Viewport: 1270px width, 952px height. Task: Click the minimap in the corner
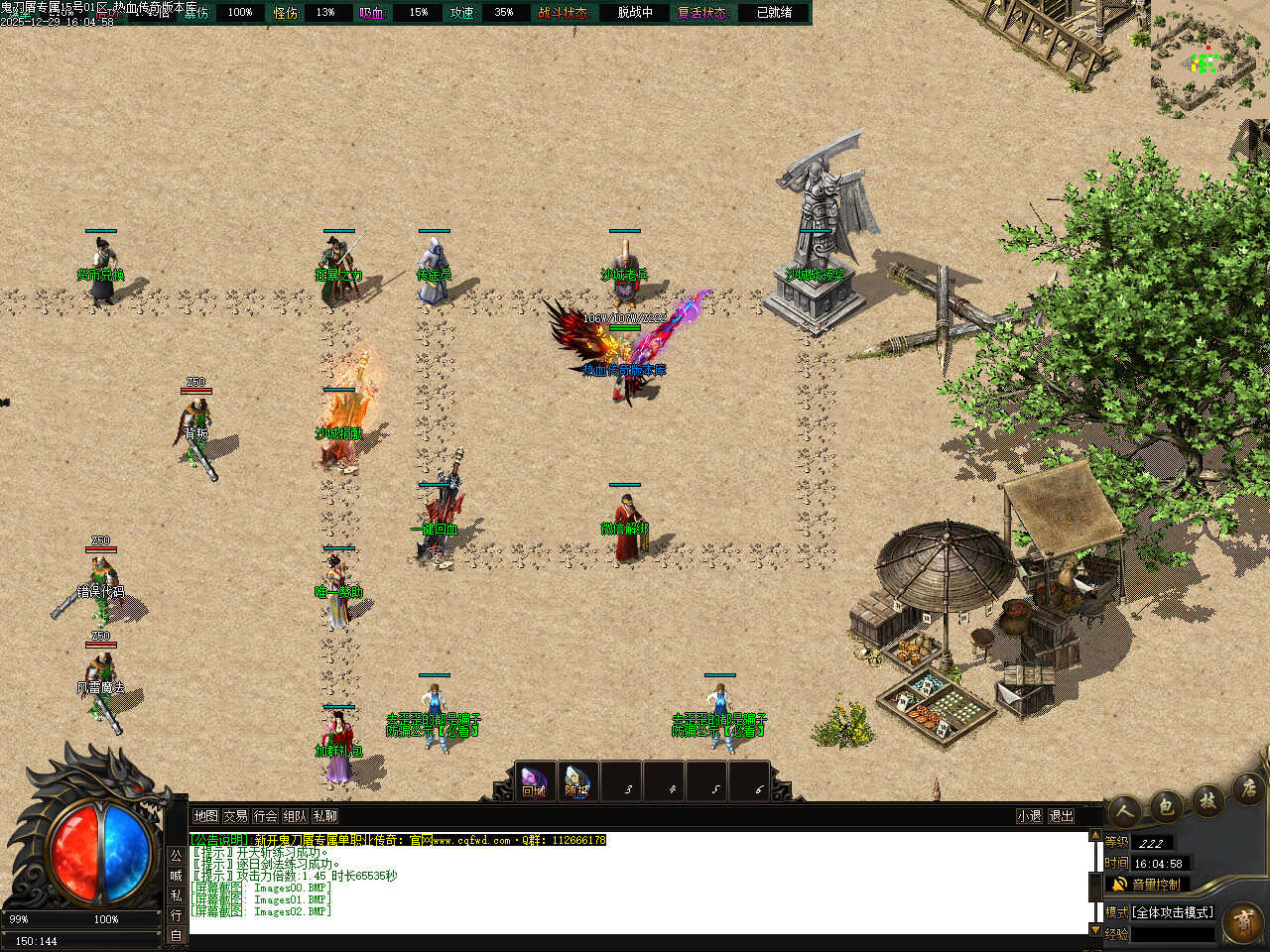click(1204, 61)
